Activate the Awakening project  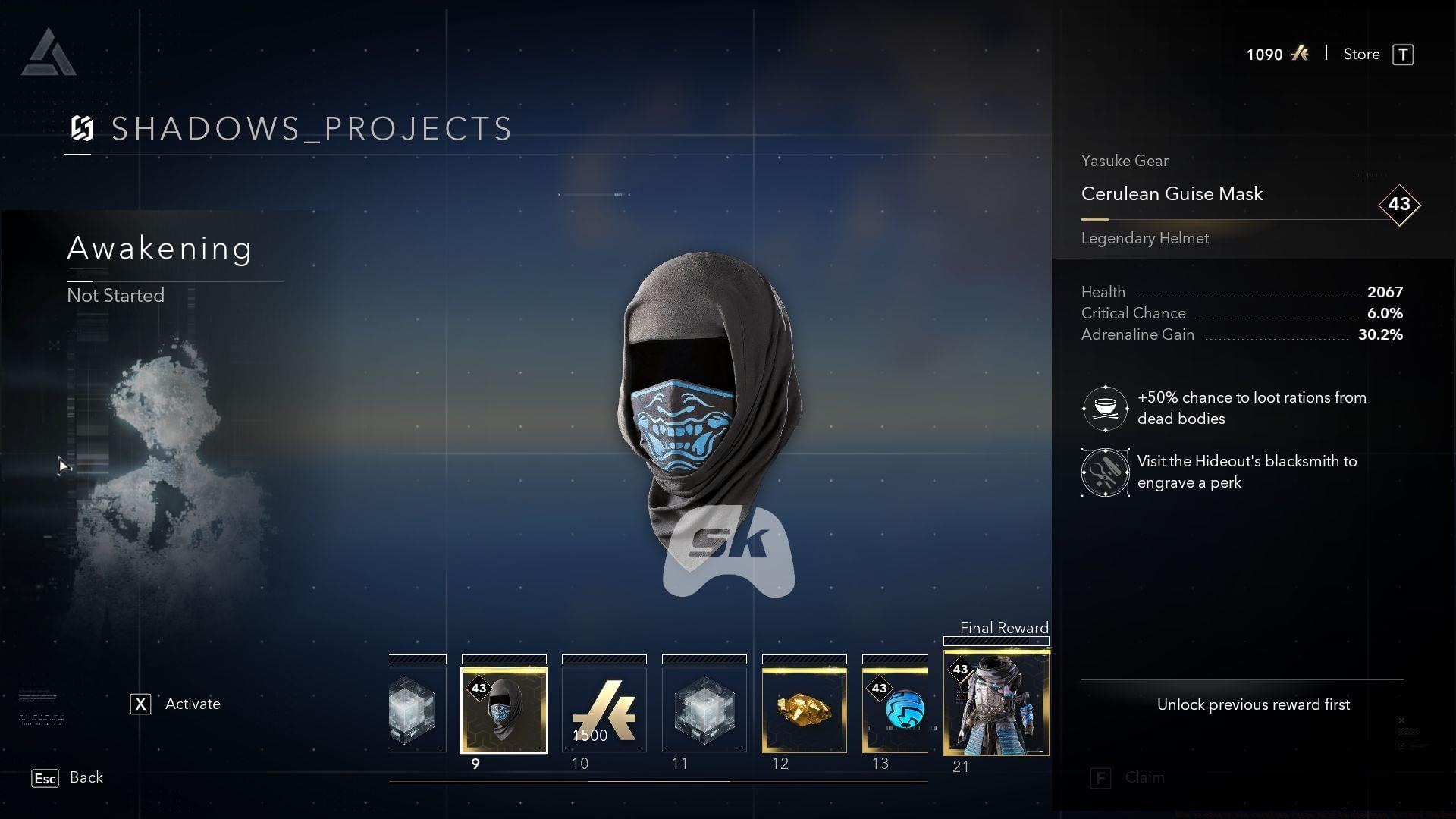point(176,704)
